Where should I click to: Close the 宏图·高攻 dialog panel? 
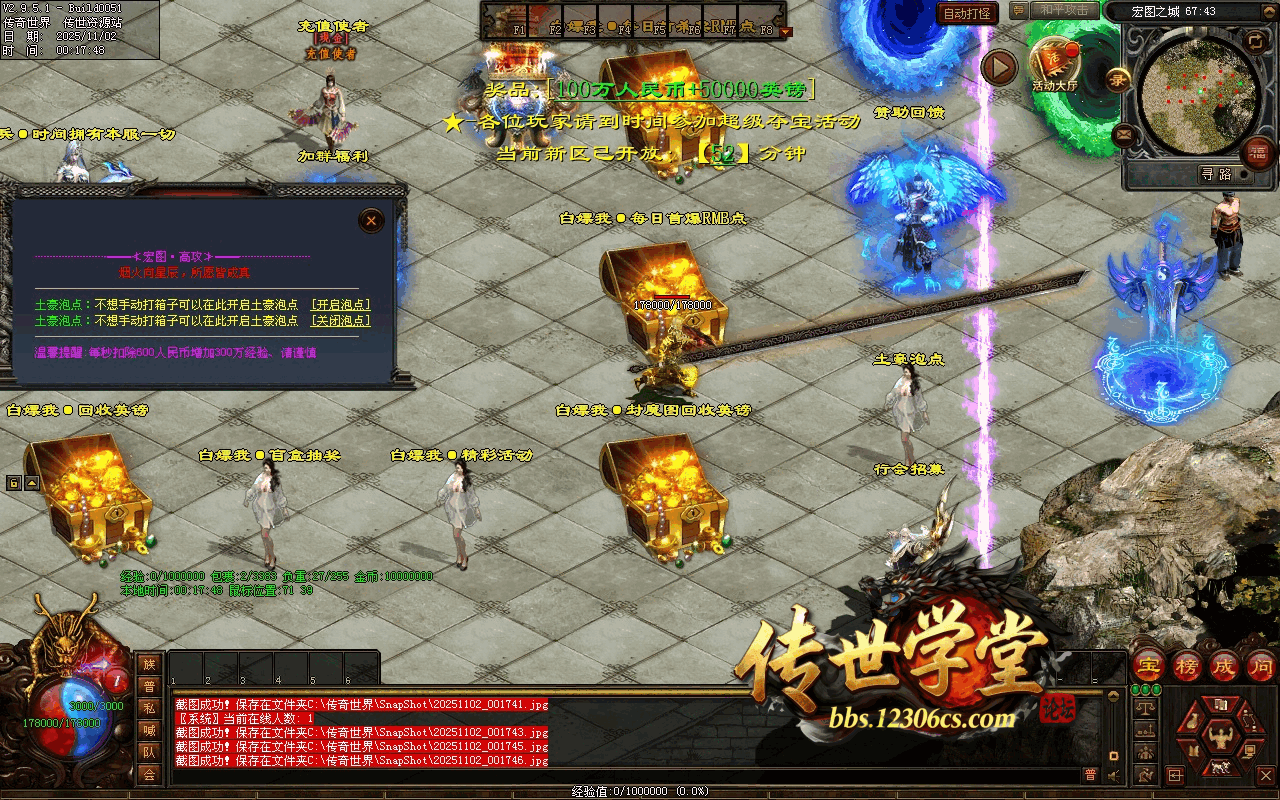click(371, 221)
